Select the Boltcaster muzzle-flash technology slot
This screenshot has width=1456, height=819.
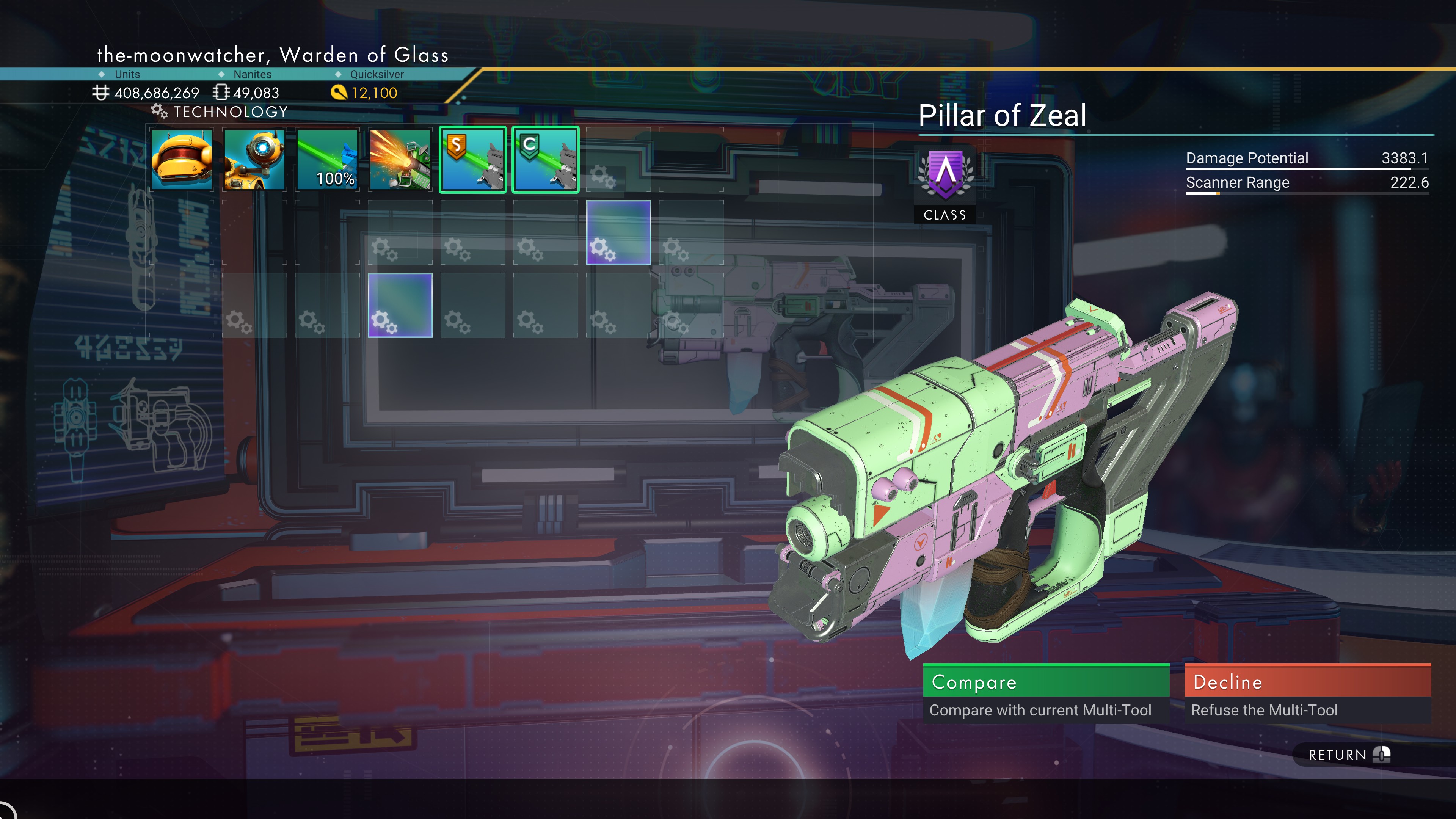[400, 160]
